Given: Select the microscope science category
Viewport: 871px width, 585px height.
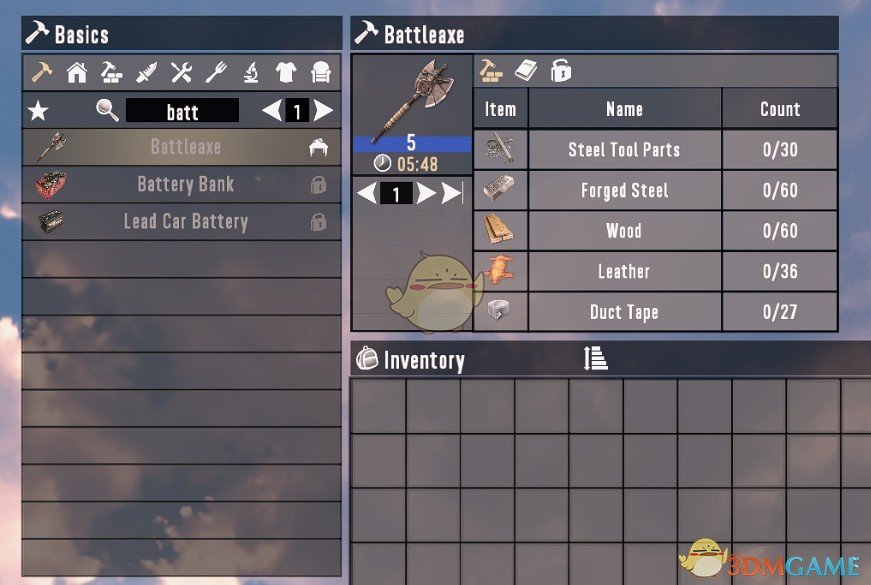Looking at the screenshot, I should (x=251, y=72).
